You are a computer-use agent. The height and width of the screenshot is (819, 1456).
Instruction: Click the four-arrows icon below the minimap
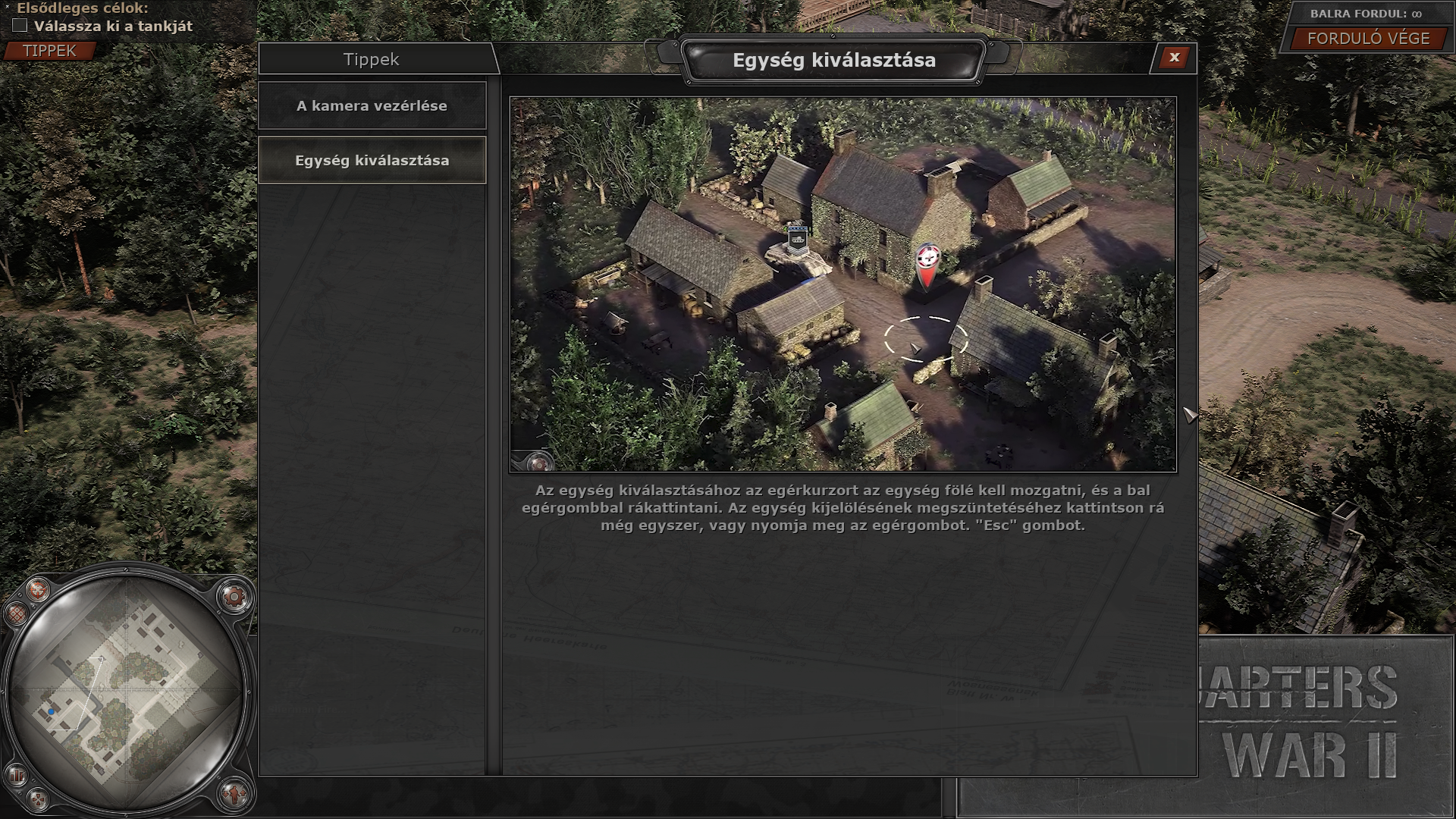(x=38, y=798)
